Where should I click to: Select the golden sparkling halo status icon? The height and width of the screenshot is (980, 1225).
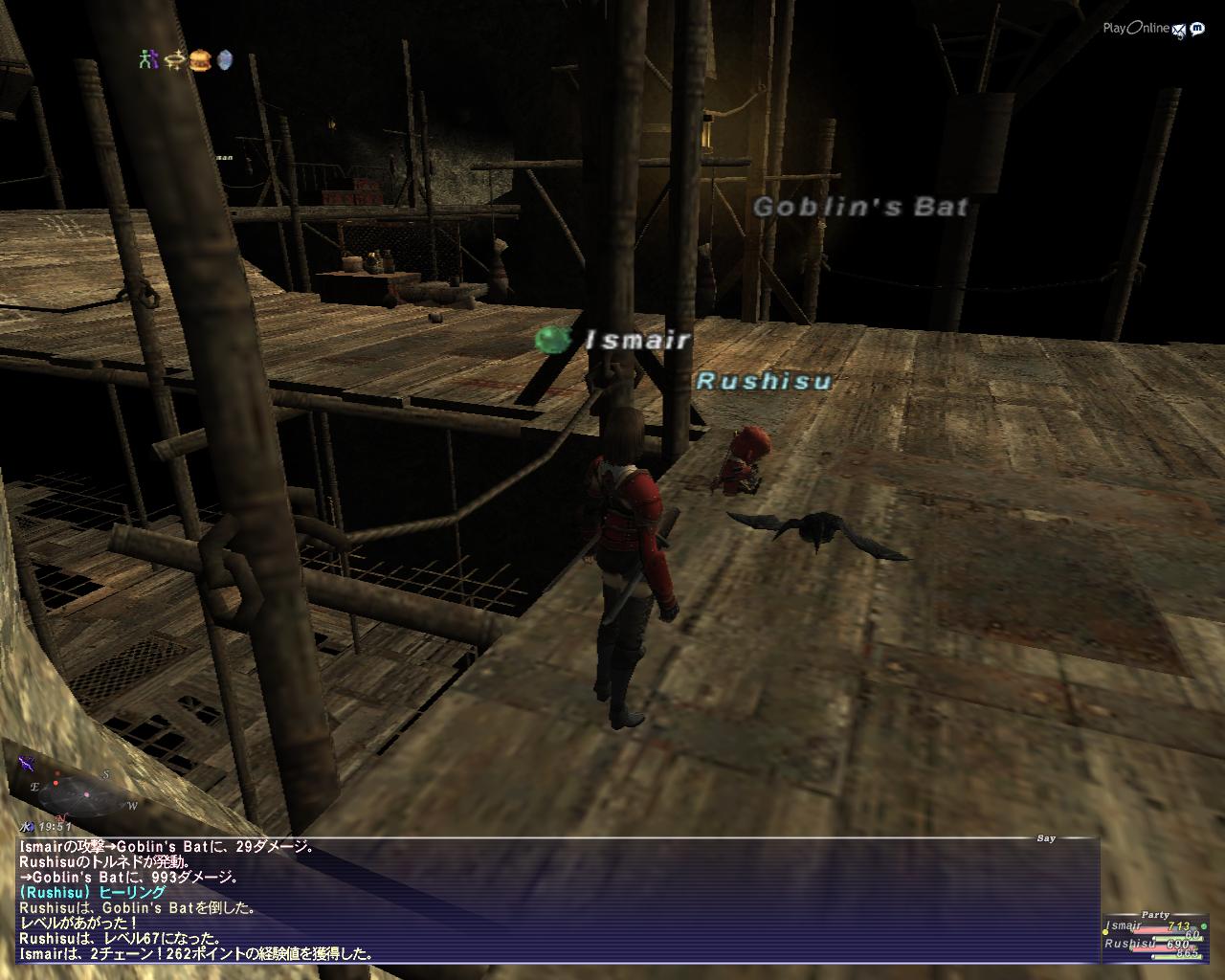(172, 59)
